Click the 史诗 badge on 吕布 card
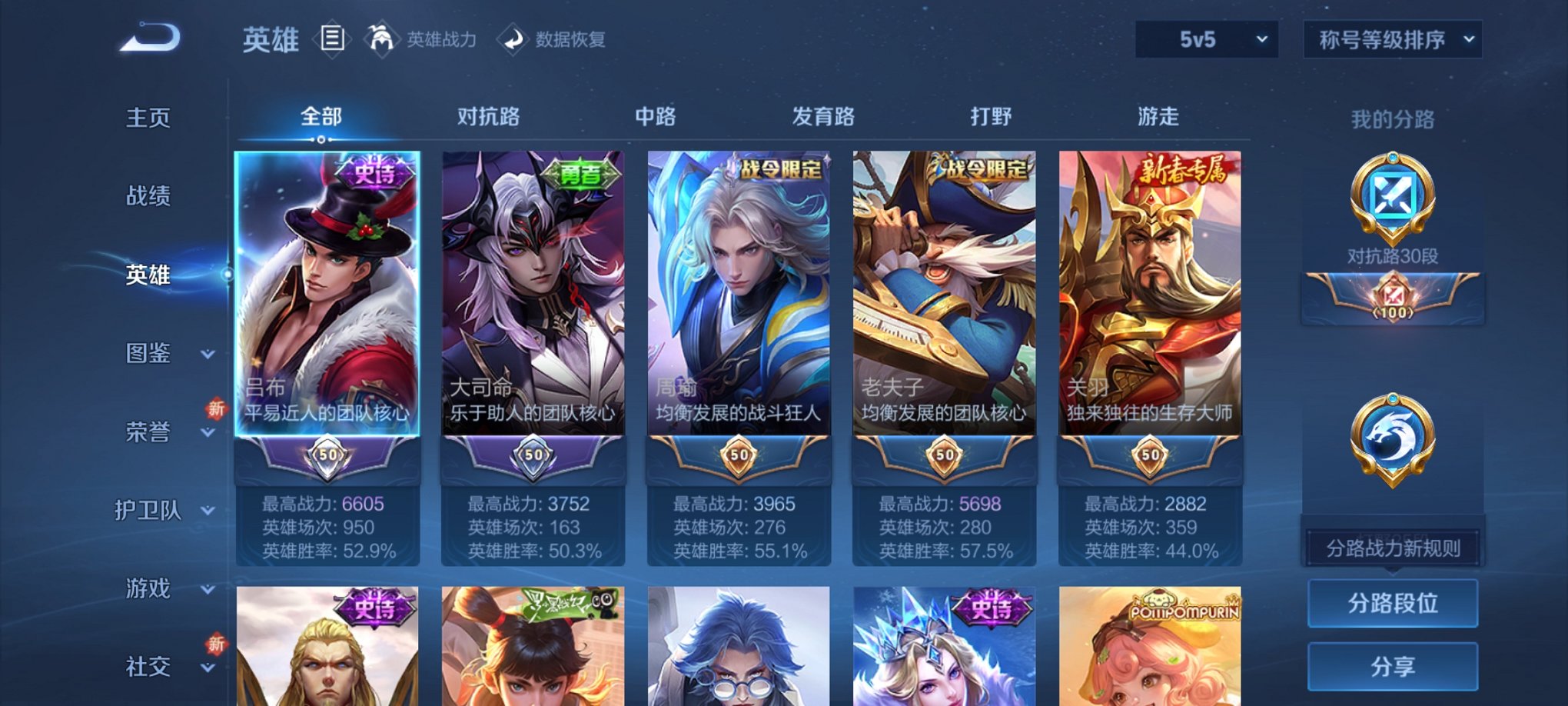Screen dimensions: 1568x706 (375, 171)
